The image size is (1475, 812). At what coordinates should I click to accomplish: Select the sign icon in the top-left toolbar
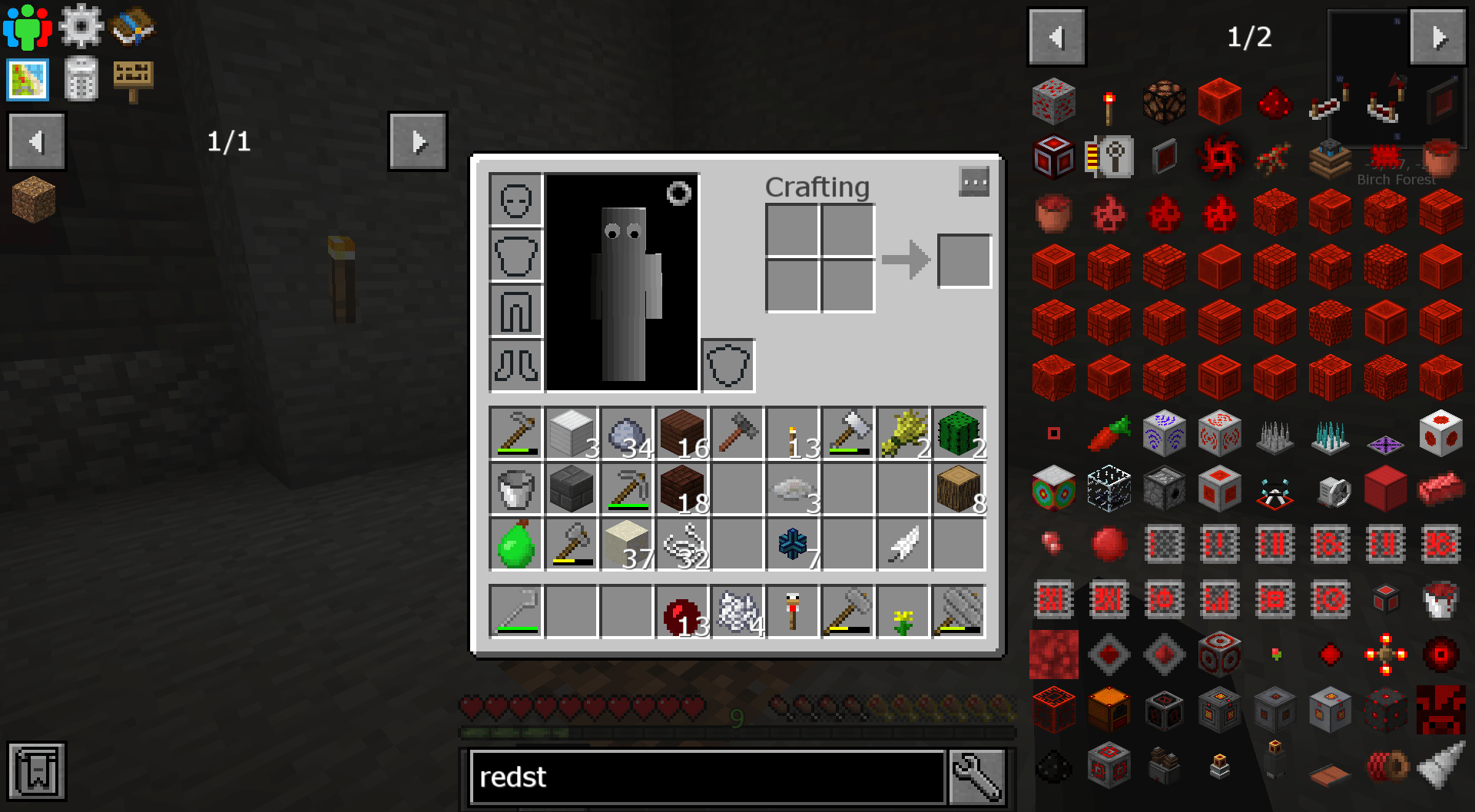tap(132, 78)
